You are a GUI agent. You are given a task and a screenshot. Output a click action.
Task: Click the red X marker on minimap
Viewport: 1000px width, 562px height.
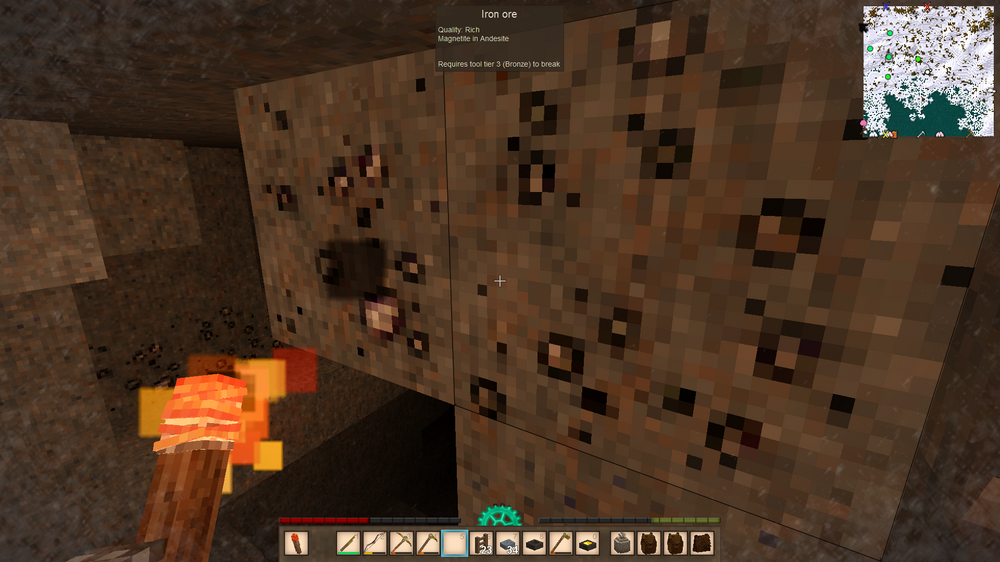[x=927, y=8]
